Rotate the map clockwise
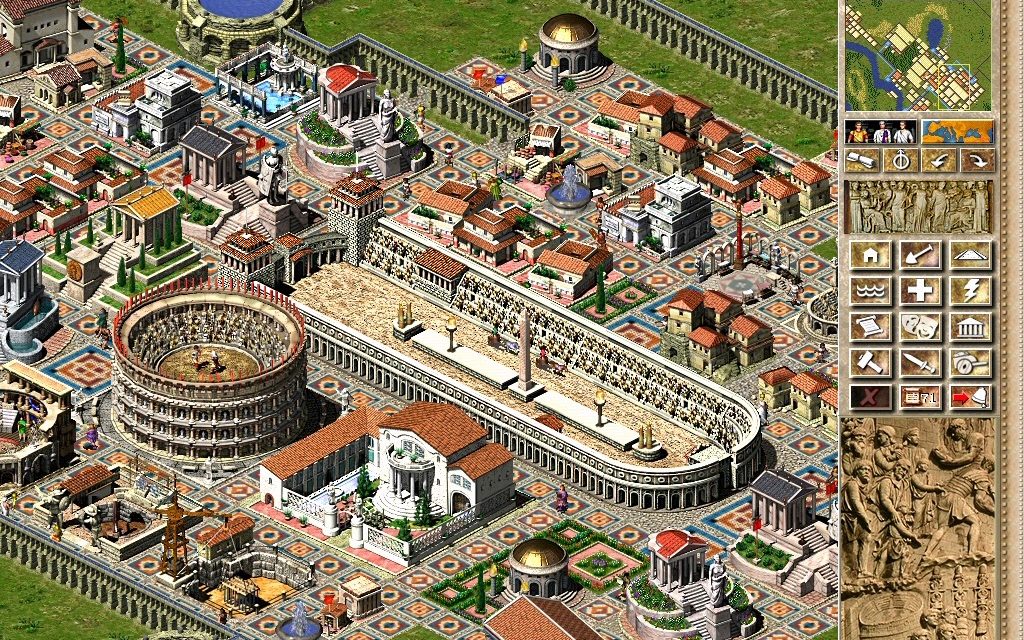1024x640 pixels. tap(977, 160)
